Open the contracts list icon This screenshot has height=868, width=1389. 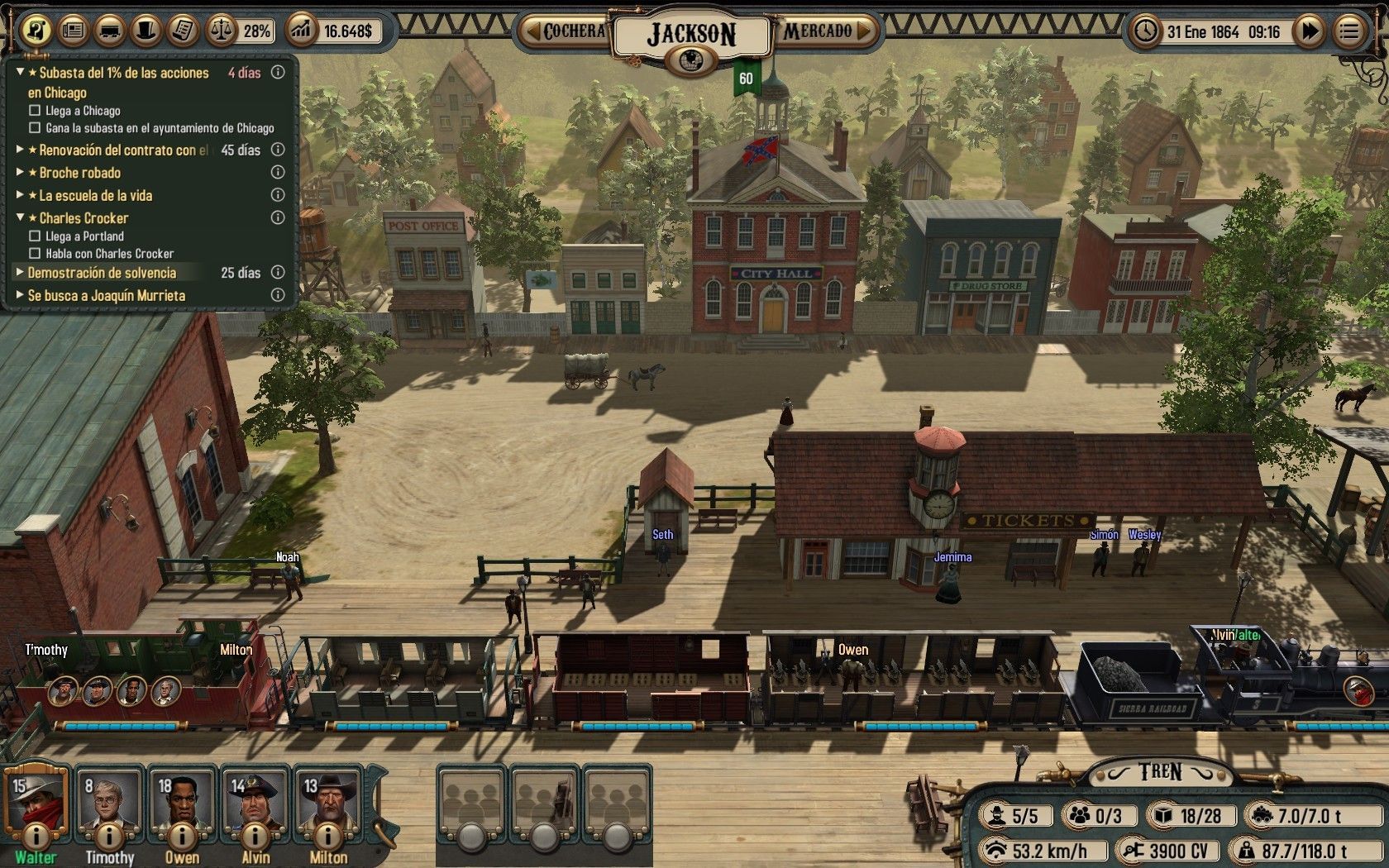pos(182,31)
